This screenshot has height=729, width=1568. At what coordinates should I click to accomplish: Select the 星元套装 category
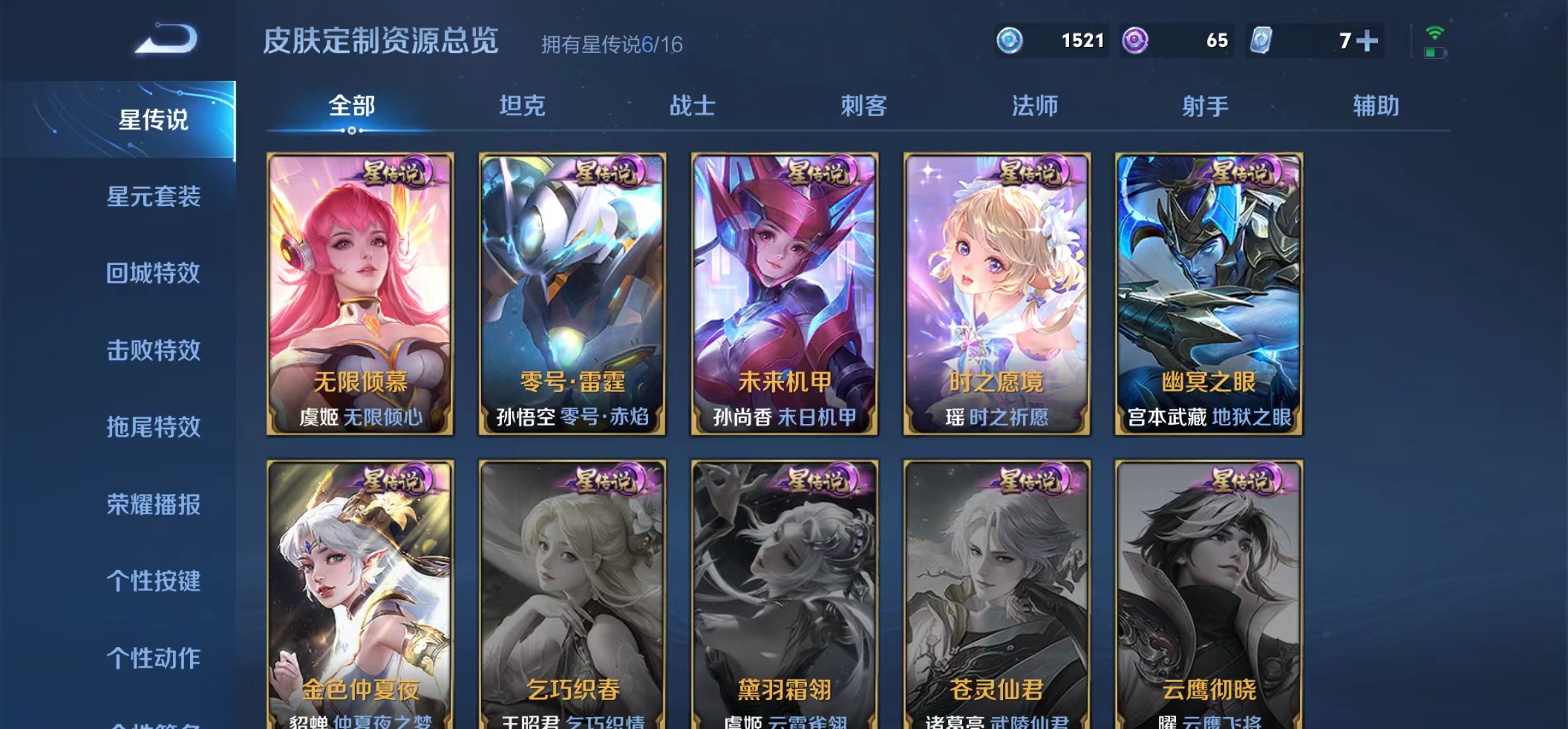coord(153,195)
